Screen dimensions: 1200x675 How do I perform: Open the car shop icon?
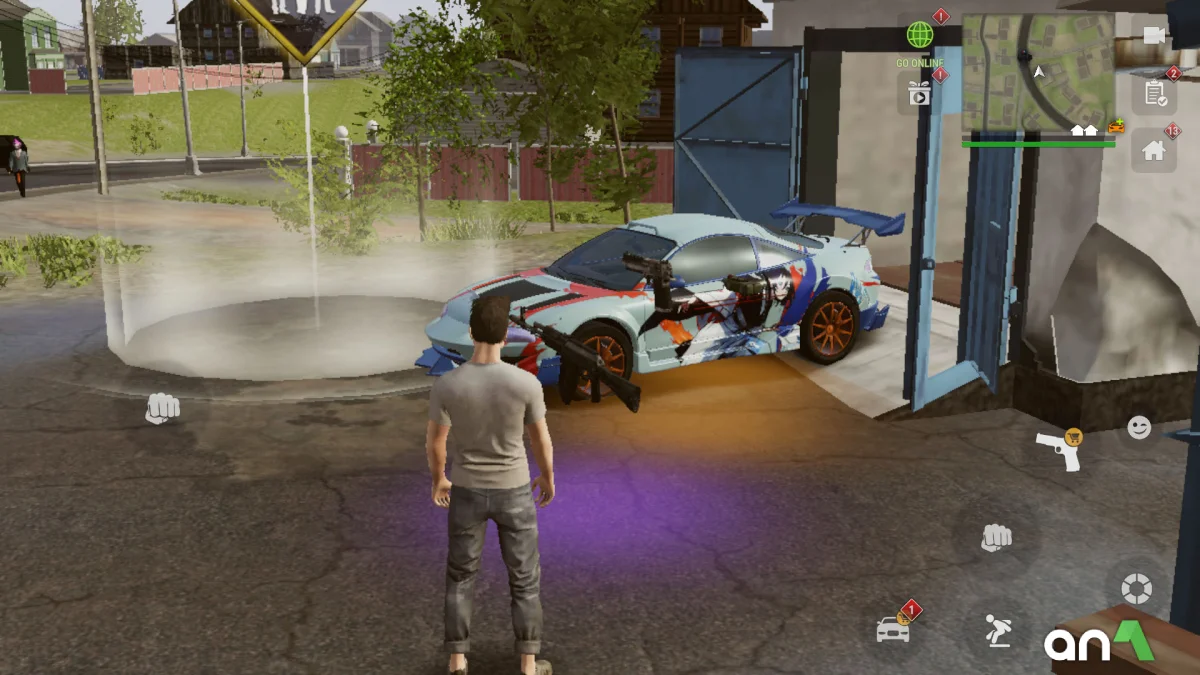point(894,628)
